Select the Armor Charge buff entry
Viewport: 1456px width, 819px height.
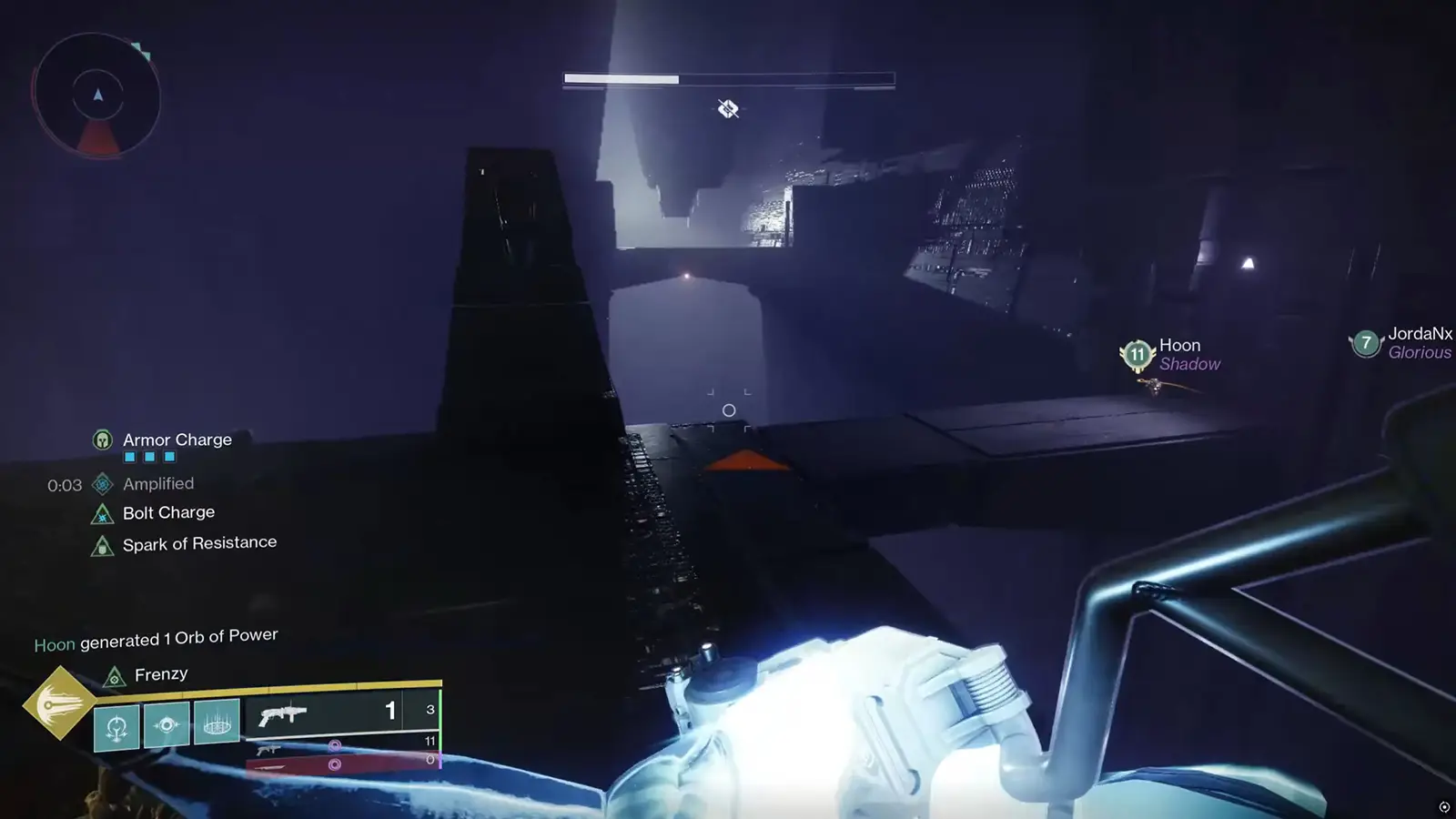pyautogui.click(x=177, y=440)
